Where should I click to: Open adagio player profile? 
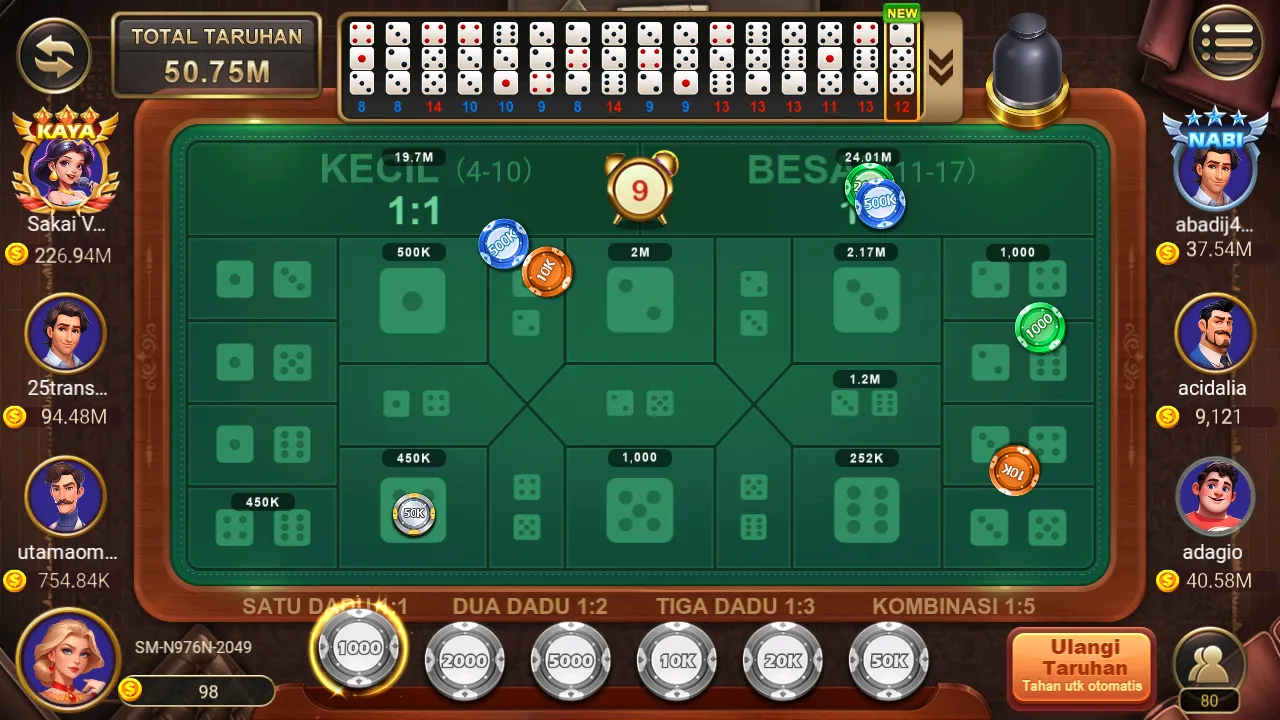pyautogui.click(x=1215, y=497)
